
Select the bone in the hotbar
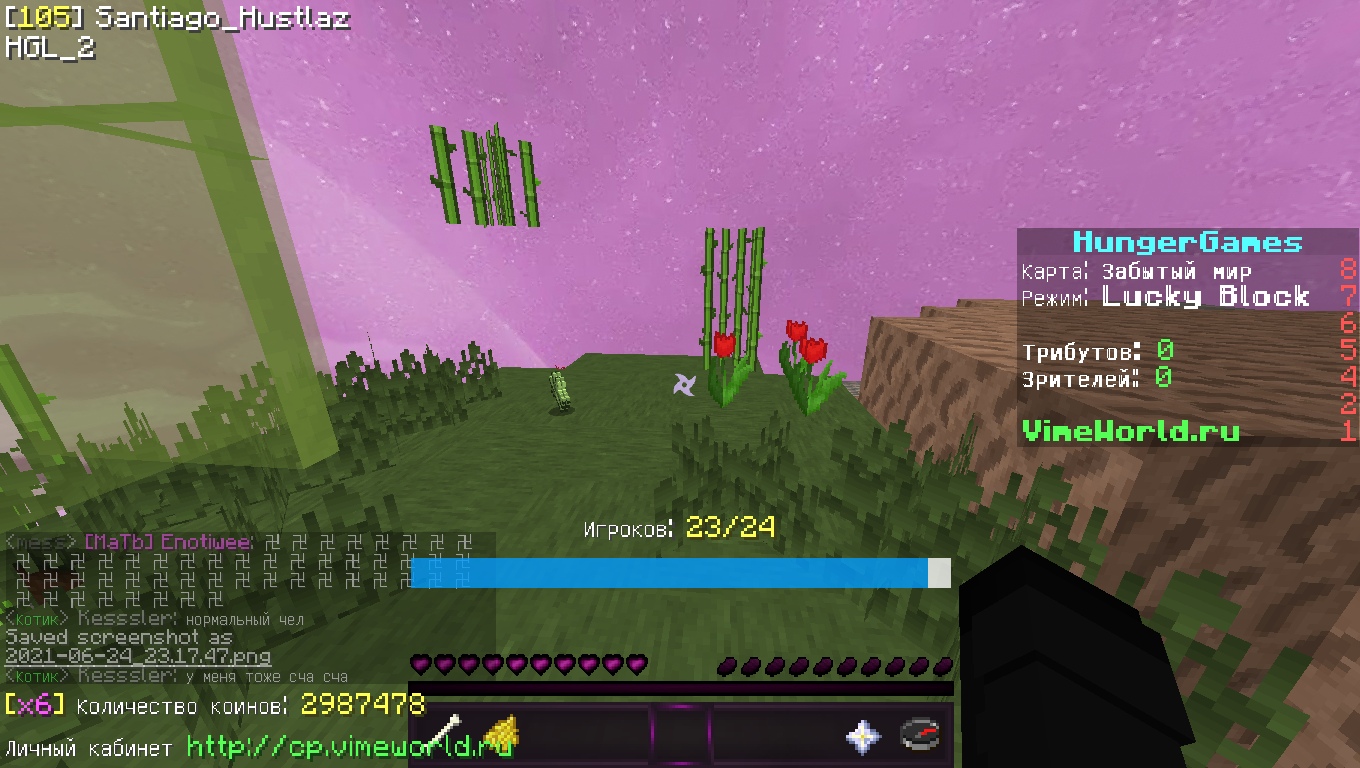(x=445, y=730)
